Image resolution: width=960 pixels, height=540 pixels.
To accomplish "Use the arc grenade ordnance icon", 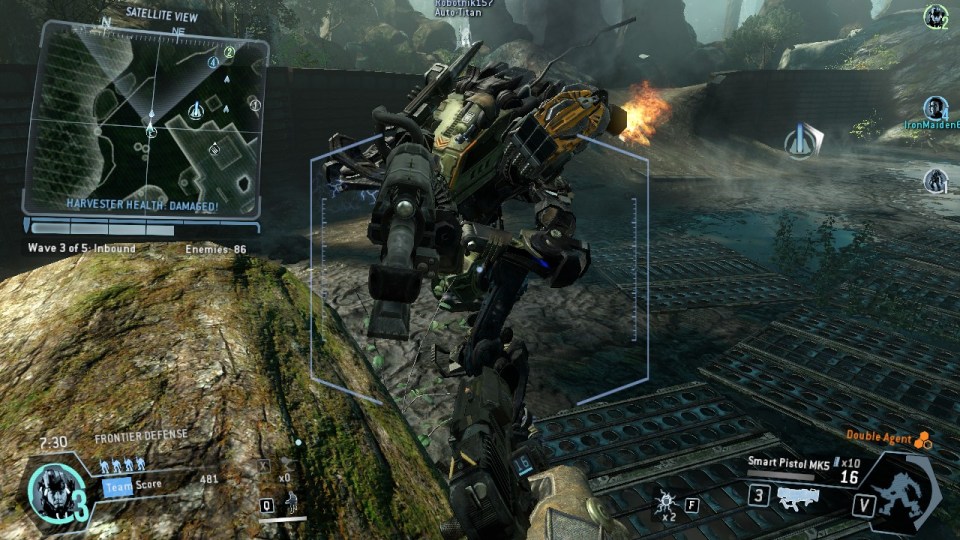I will click(667, 499).
